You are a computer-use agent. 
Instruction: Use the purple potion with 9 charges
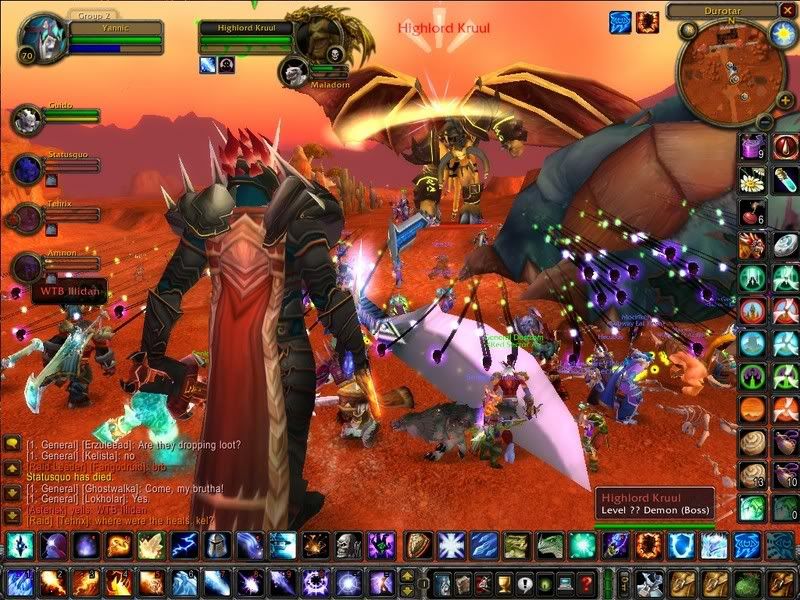point(752,149)
